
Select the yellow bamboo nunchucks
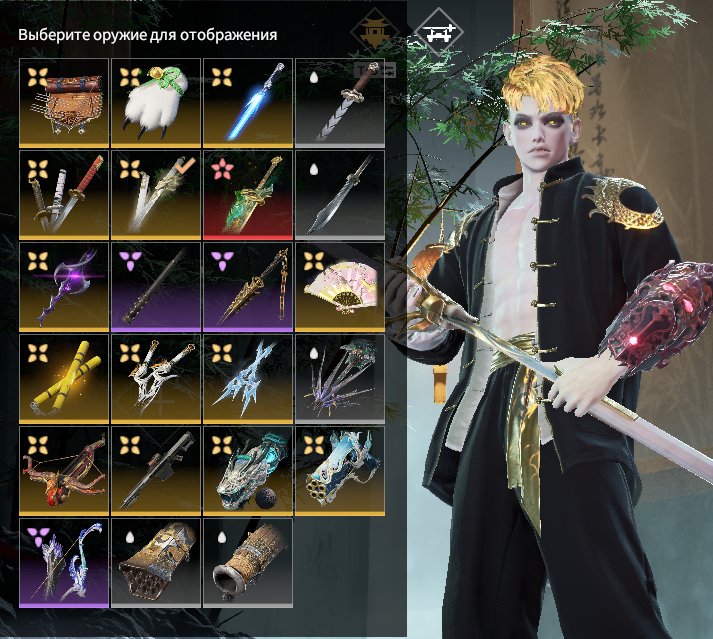pyautogui.click(x=64, y=379)
